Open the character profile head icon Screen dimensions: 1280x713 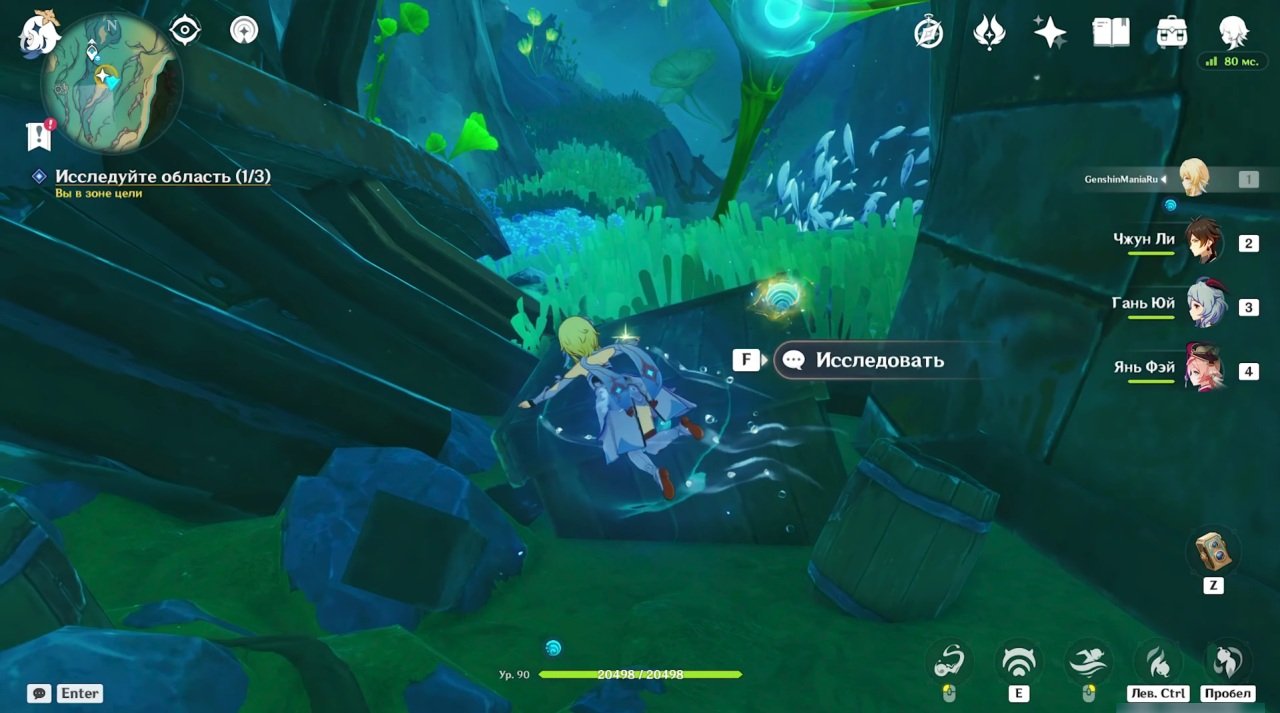(x=1233, y=32)
